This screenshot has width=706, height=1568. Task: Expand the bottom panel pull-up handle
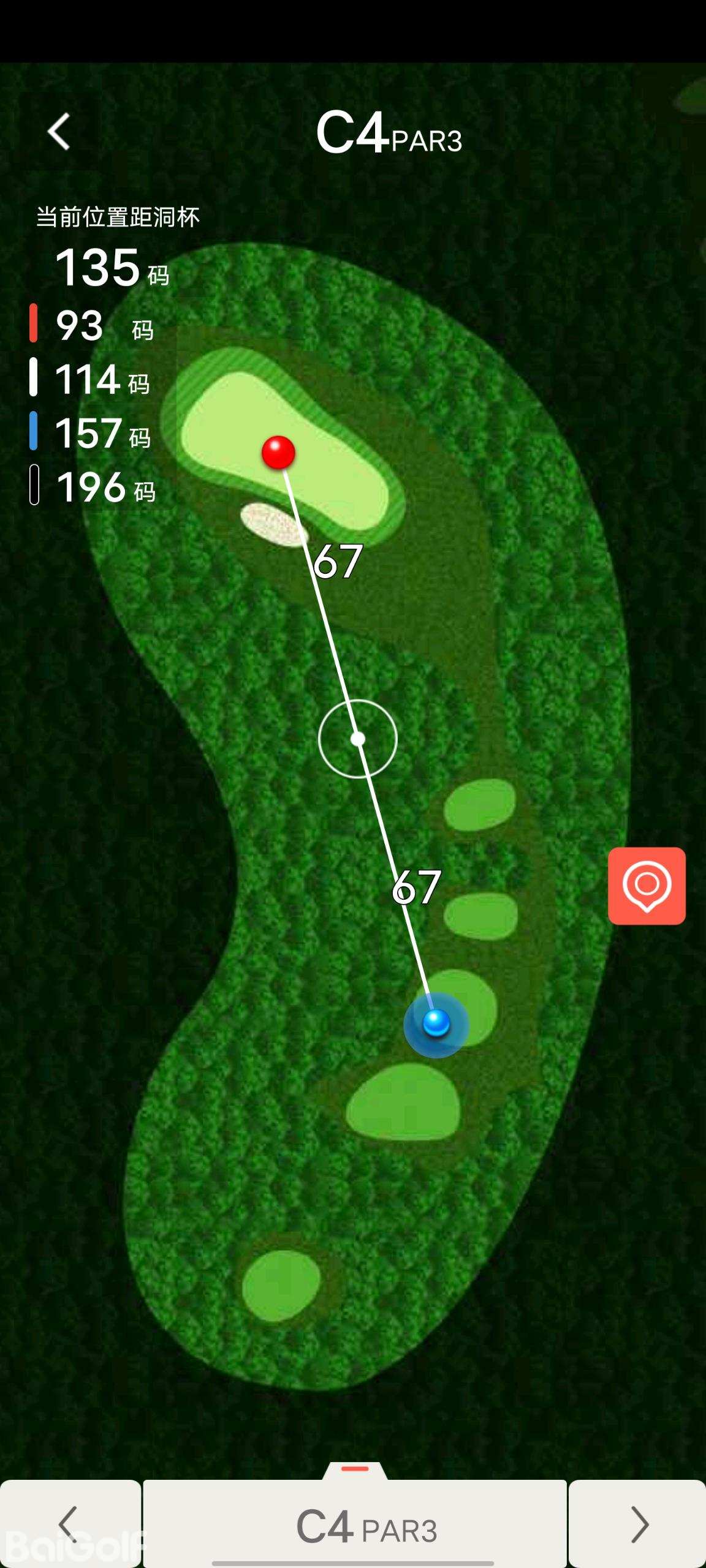point(355,1469)
